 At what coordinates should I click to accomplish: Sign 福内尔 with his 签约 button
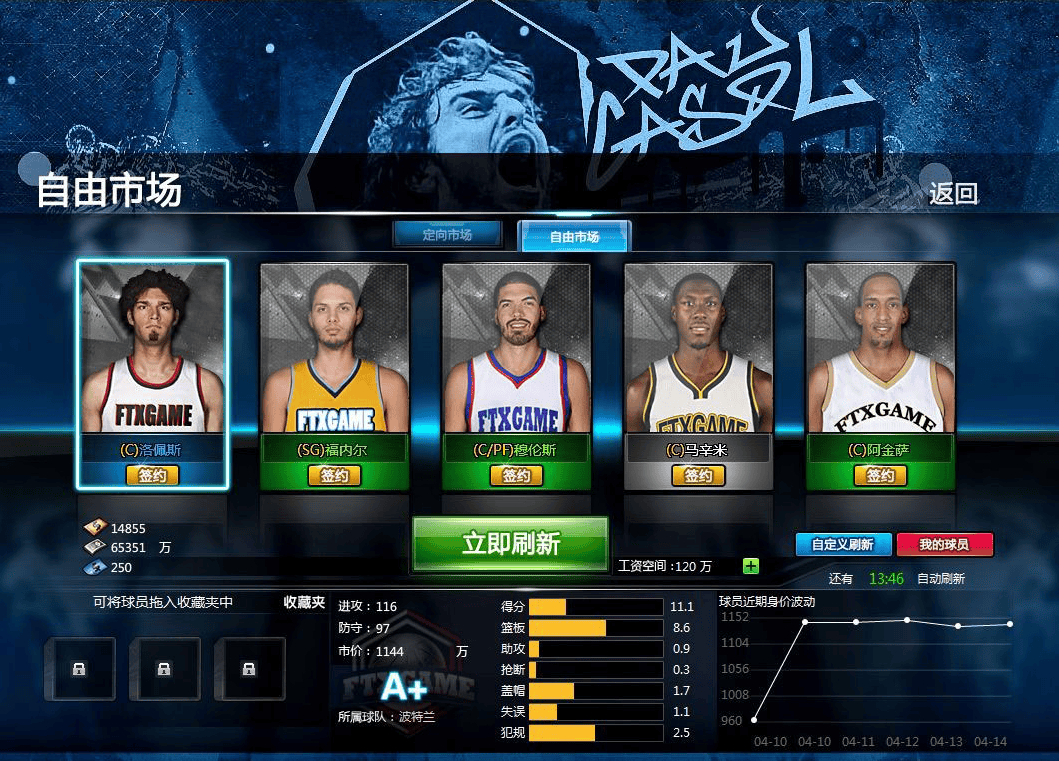click(334, 476)
